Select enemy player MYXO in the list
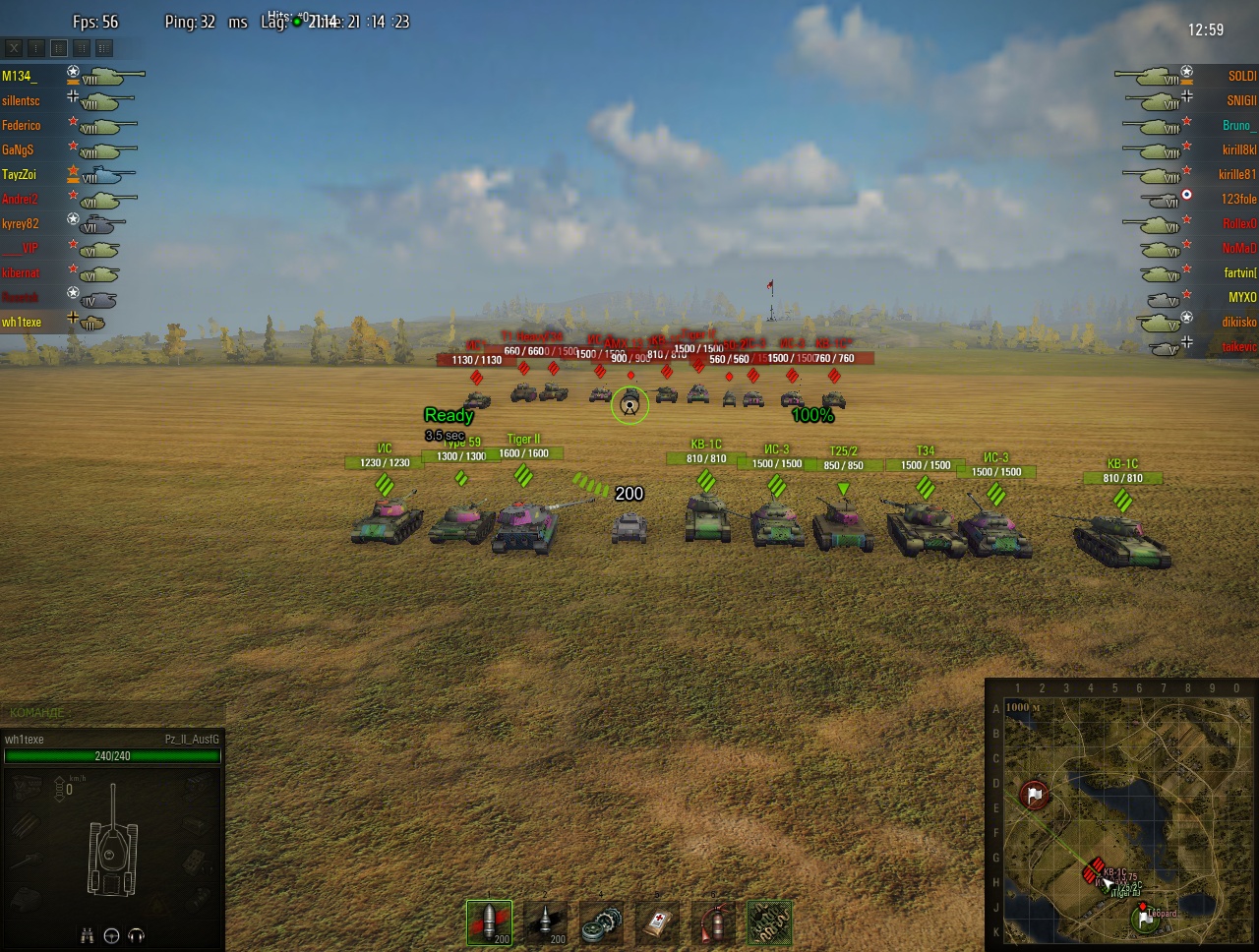 pos(1241,297)
